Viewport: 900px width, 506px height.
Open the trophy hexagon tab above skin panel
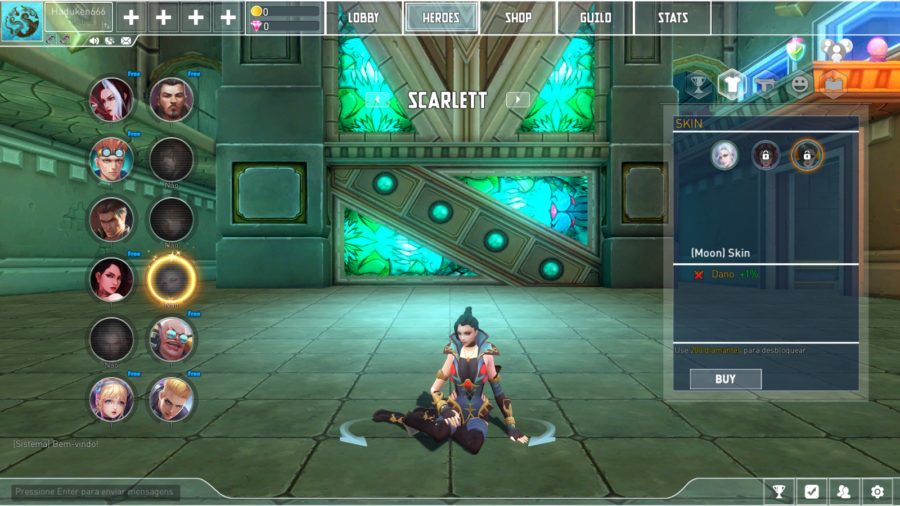pos(698,85)
